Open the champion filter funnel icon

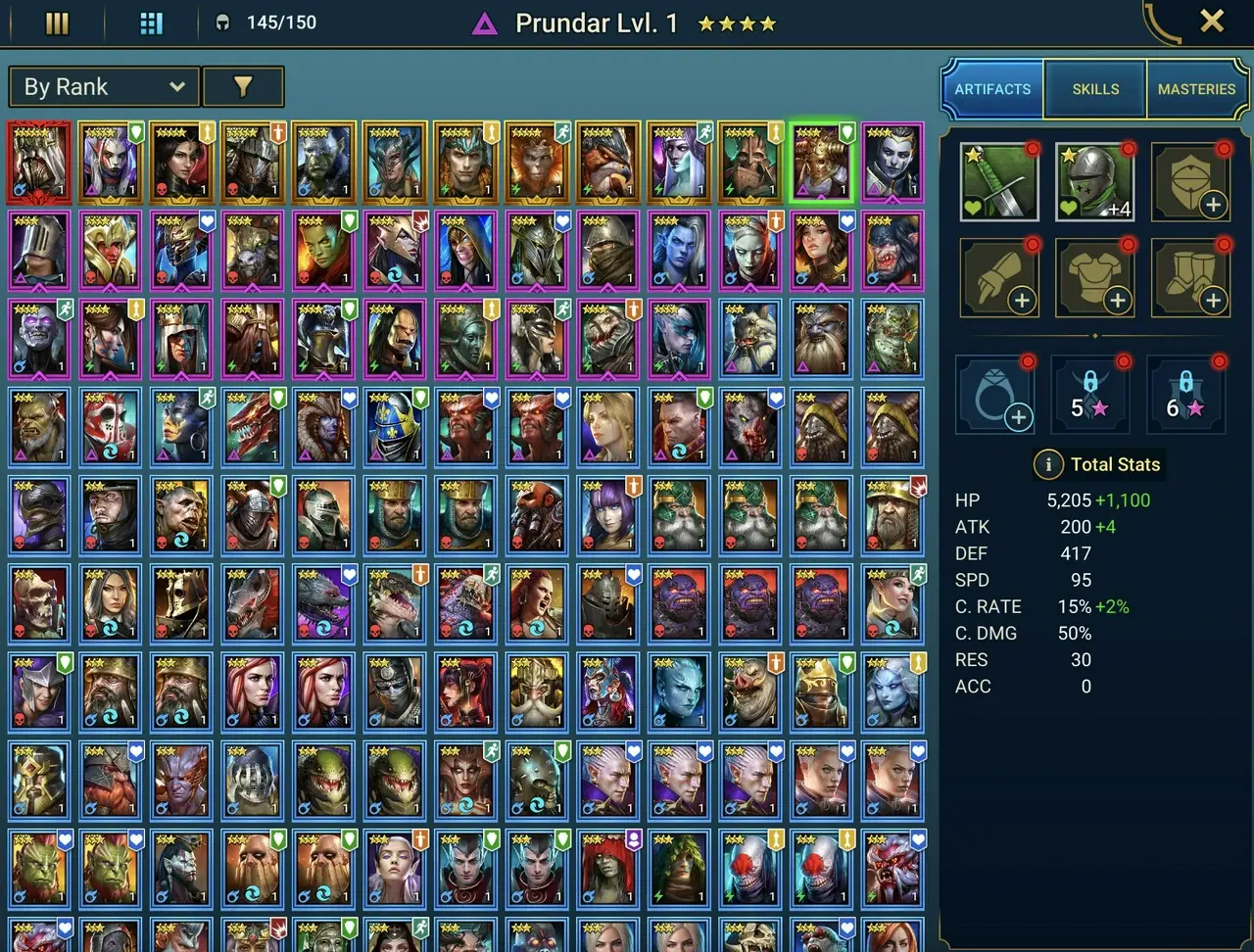243,86
